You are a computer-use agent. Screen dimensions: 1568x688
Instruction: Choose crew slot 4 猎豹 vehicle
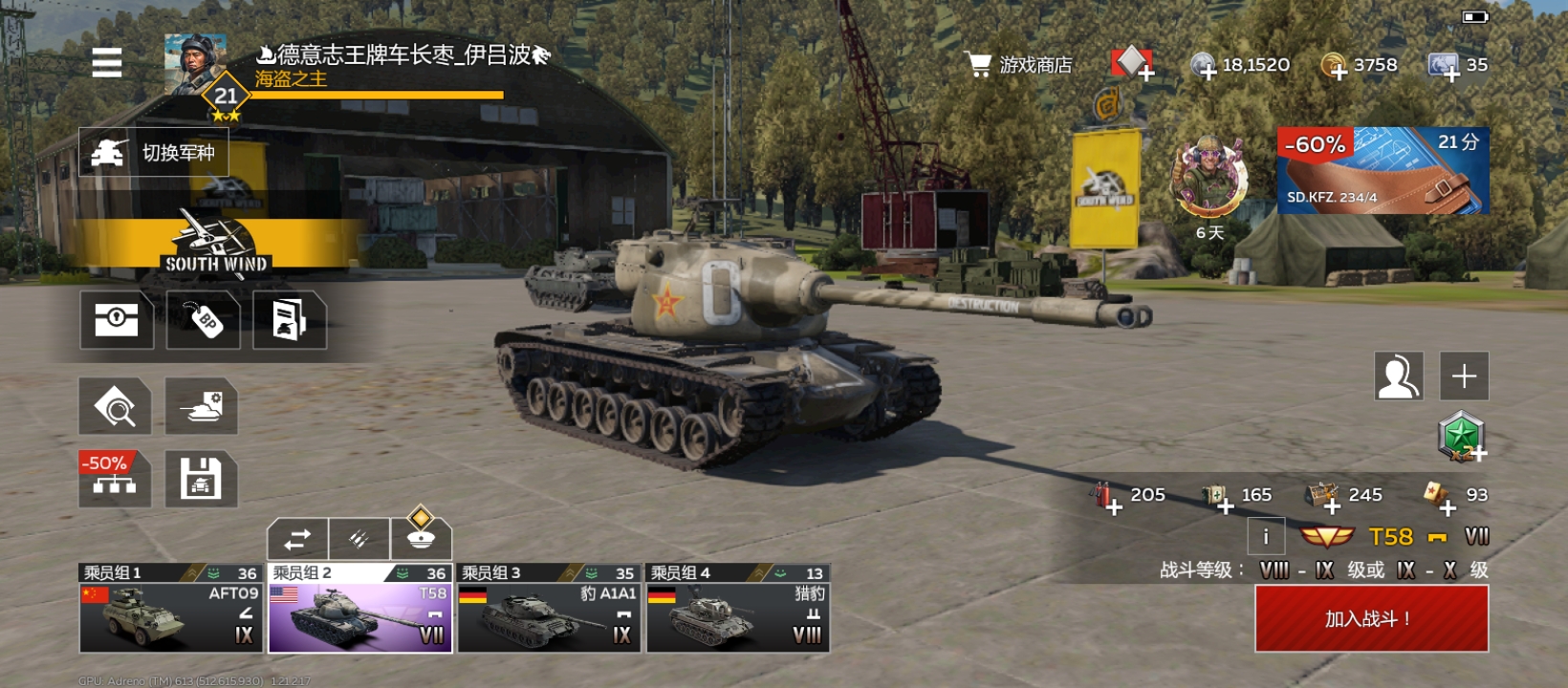pos(737,609)
